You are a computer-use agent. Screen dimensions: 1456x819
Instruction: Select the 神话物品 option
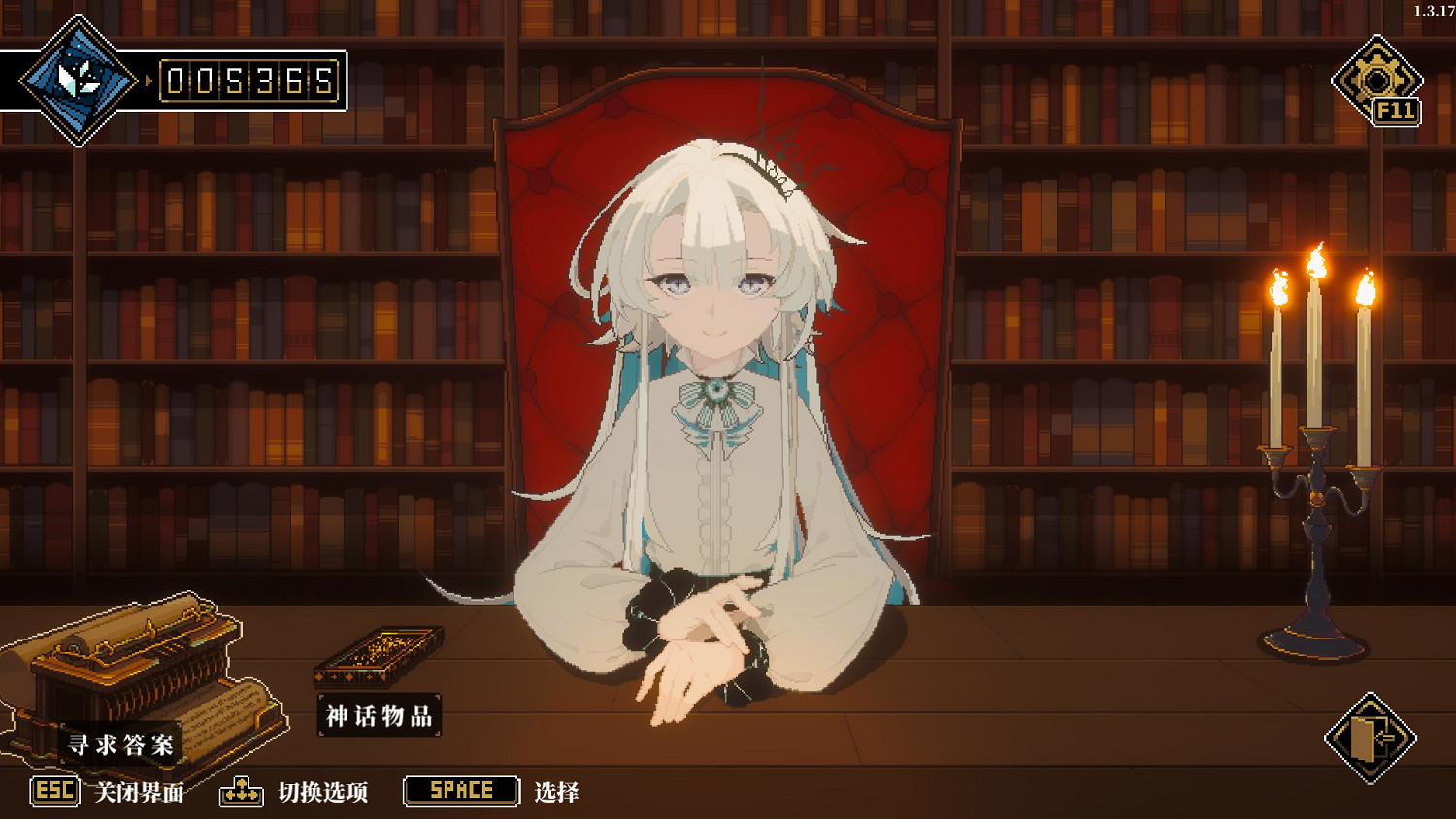click(381, 712)
